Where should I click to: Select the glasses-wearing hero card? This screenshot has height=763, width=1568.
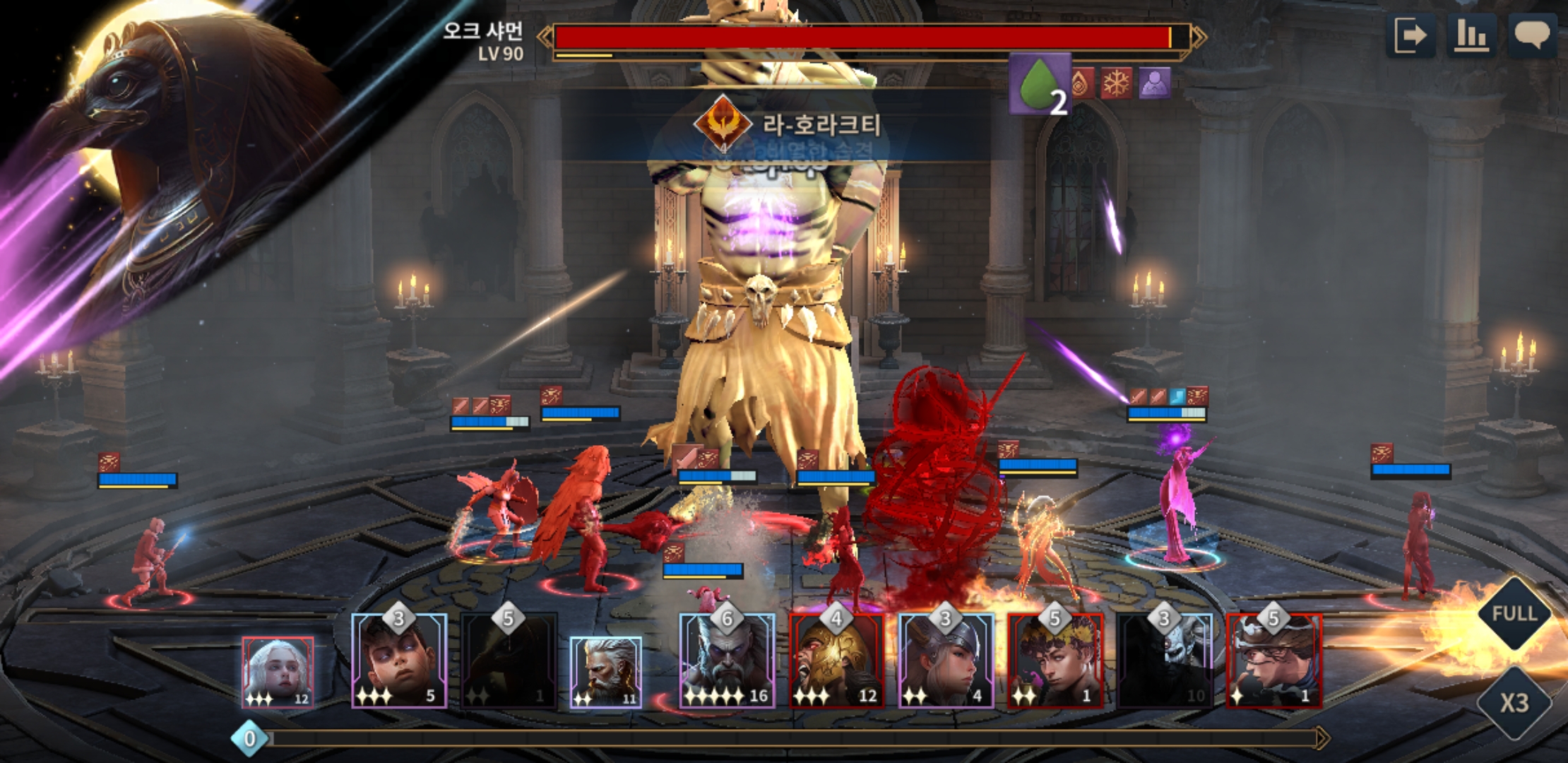[x=1274, y=661]
